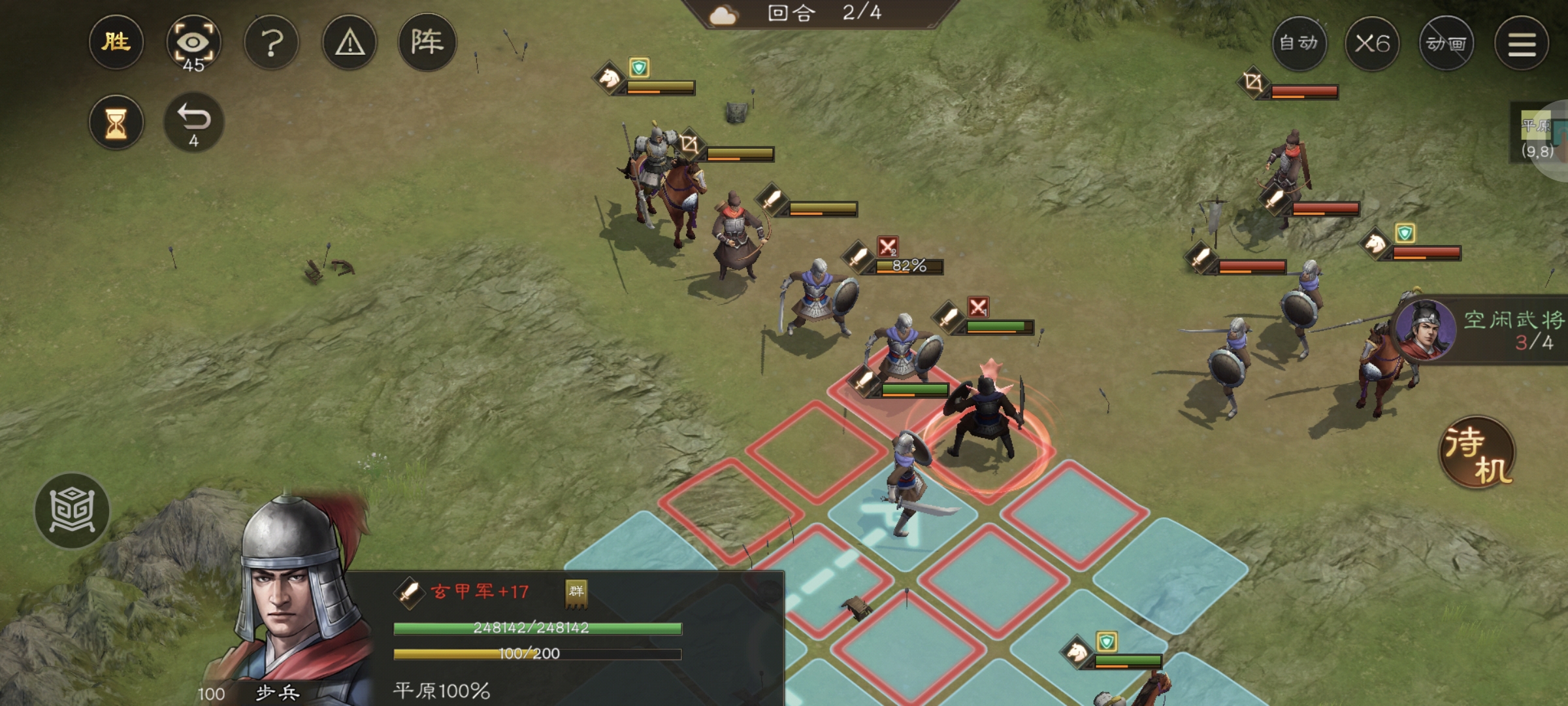This screenshot has width=1568, height=706.
Task: Select the vision range eye icon showing 45
Action: pyautogui.click(x=193, y=42)
